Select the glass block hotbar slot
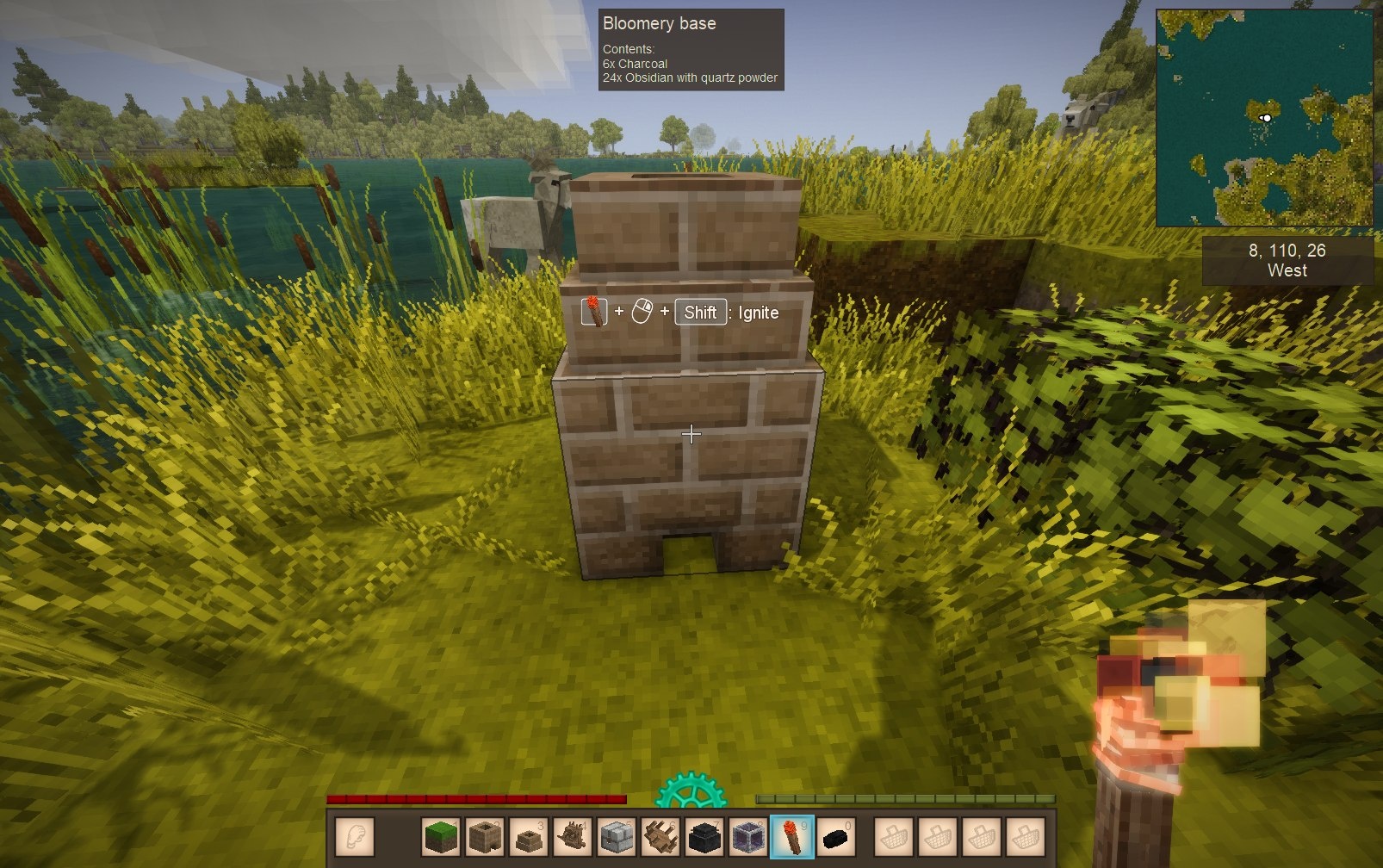Viewport: 1383px width, 868px height. pyautogui.click(x=748, y=836)
